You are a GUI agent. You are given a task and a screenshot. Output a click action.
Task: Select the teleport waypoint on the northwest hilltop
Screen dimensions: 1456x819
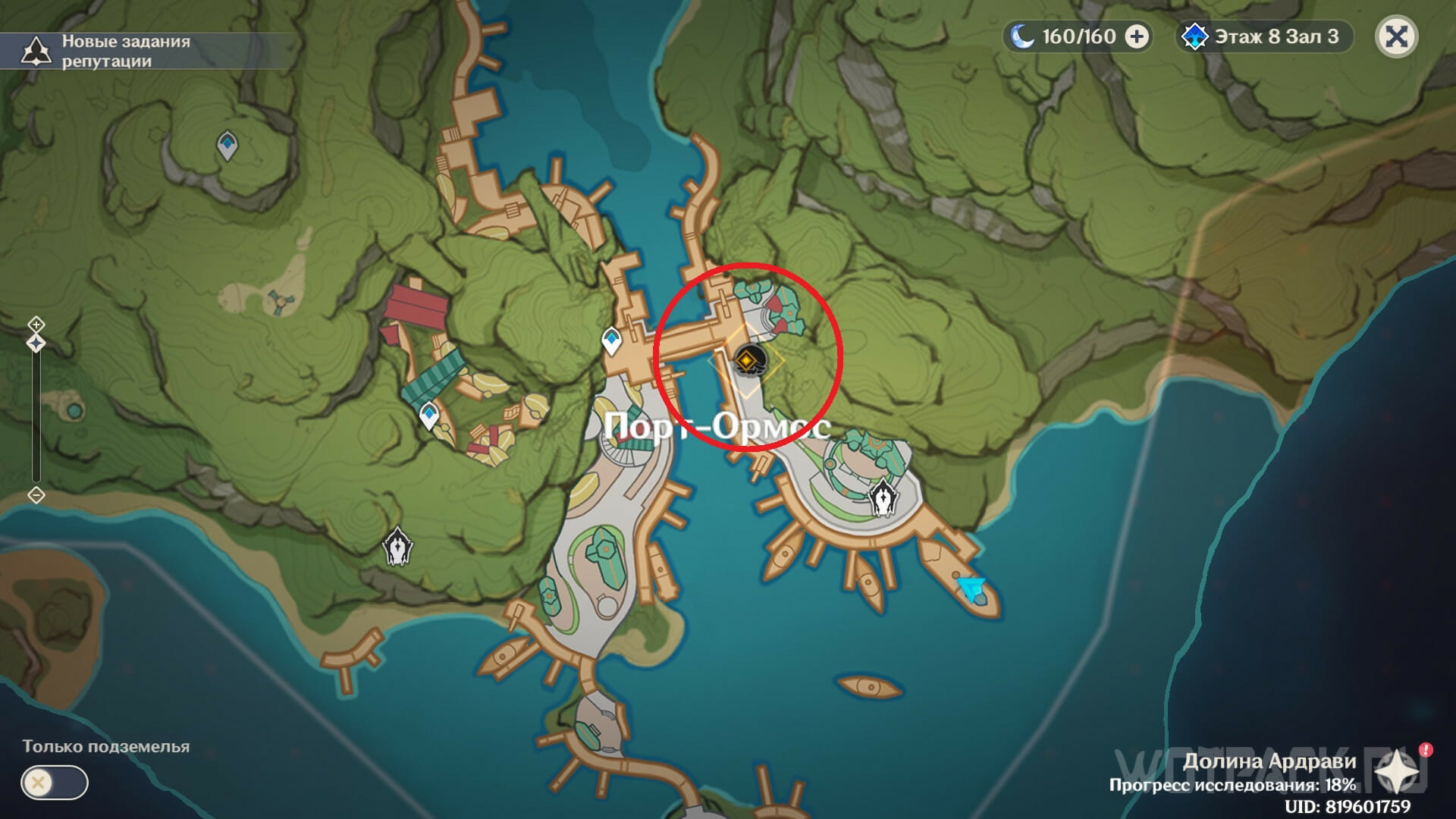point(227,145)
